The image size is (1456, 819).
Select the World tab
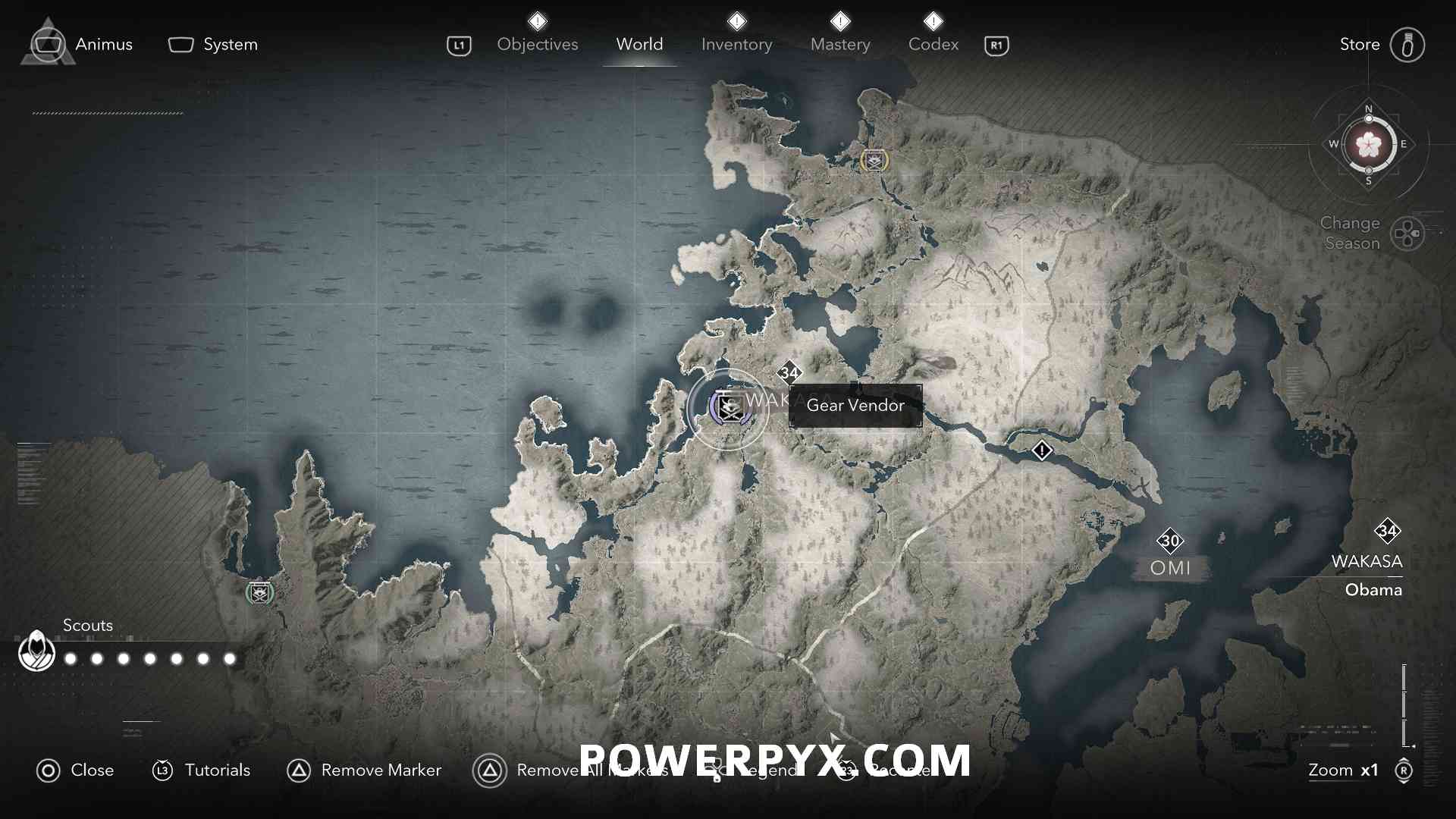639,45
